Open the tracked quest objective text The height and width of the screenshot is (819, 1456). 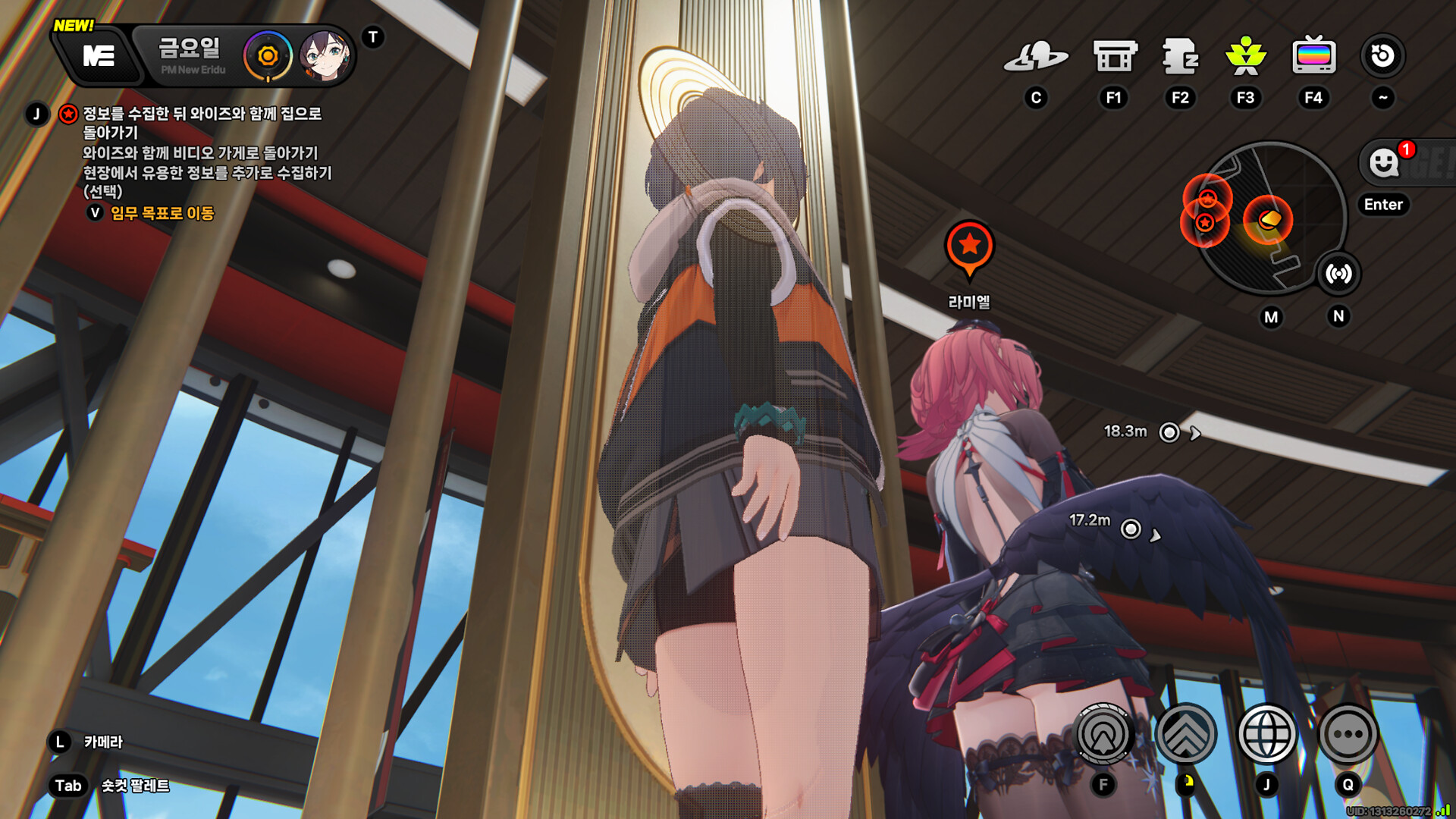(201, 123)
